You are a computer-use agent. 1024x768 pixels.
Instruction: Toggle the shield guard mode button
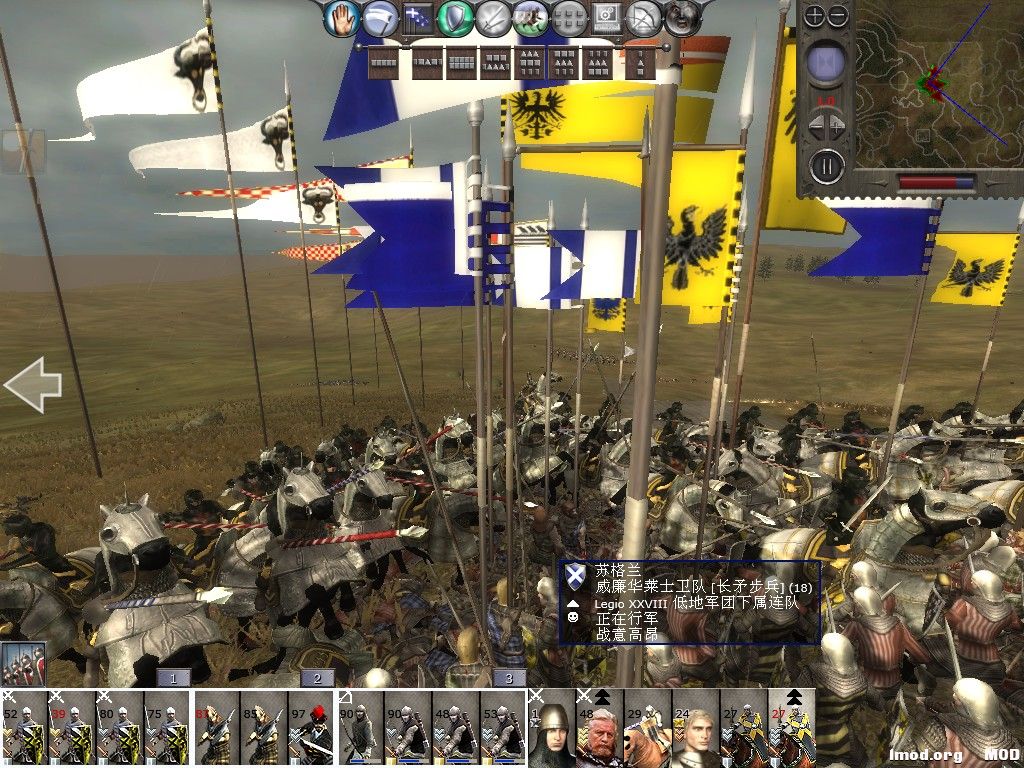458,17
